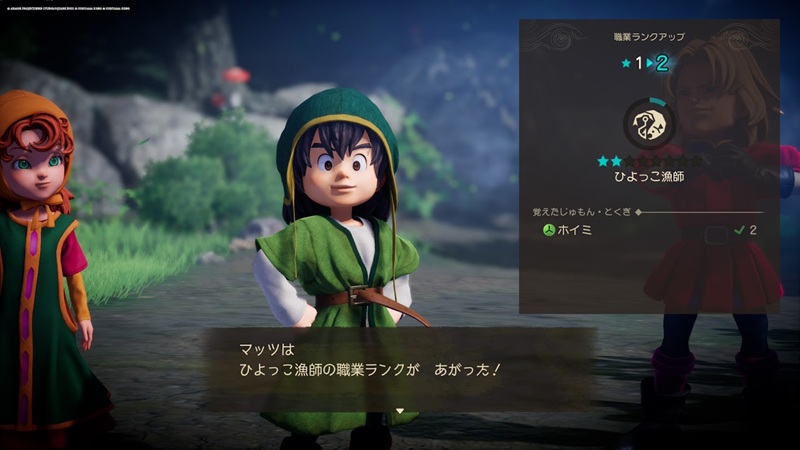Advance dialogue with the white continue arrow
This screenshot has width=800, height=450.
tap(400, 410)
